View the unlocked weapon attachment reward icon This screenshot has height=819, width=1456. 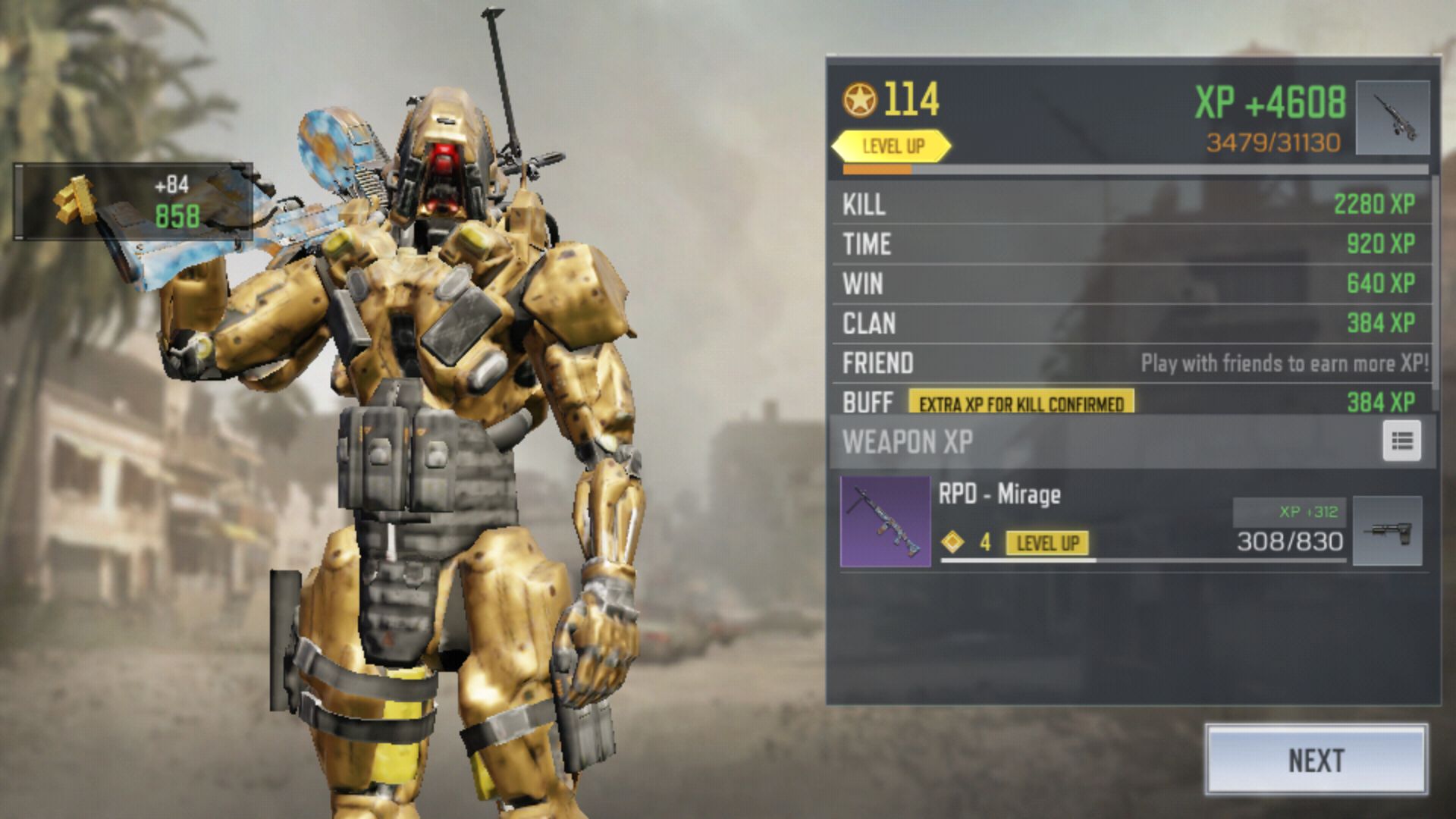[1387, 531]
